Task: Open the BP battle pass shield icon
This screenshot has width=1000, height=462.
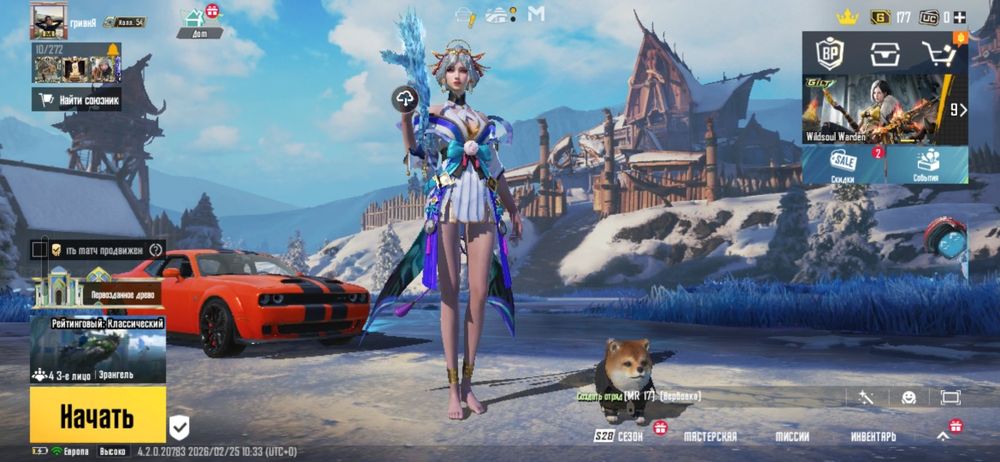Action: (829, 53)
